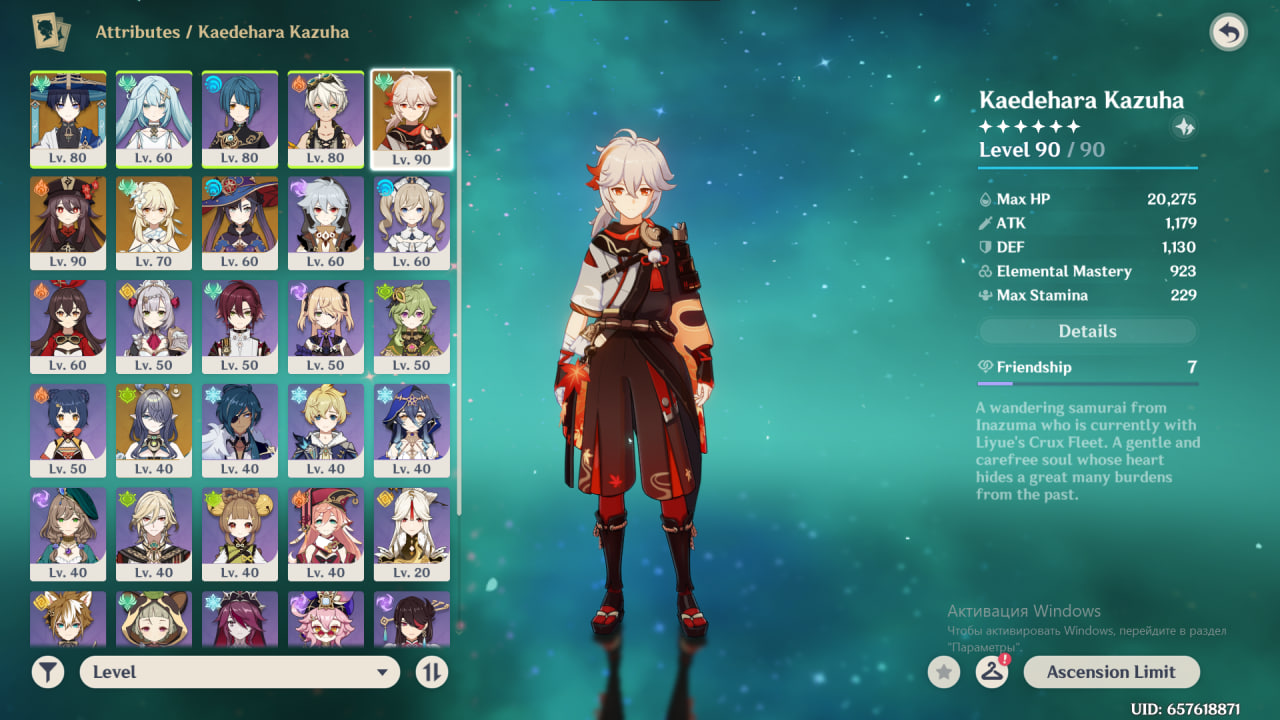Expand the Level sort dropdown
The height and width of the screenshot is (720, 1280).
point(240,672)
